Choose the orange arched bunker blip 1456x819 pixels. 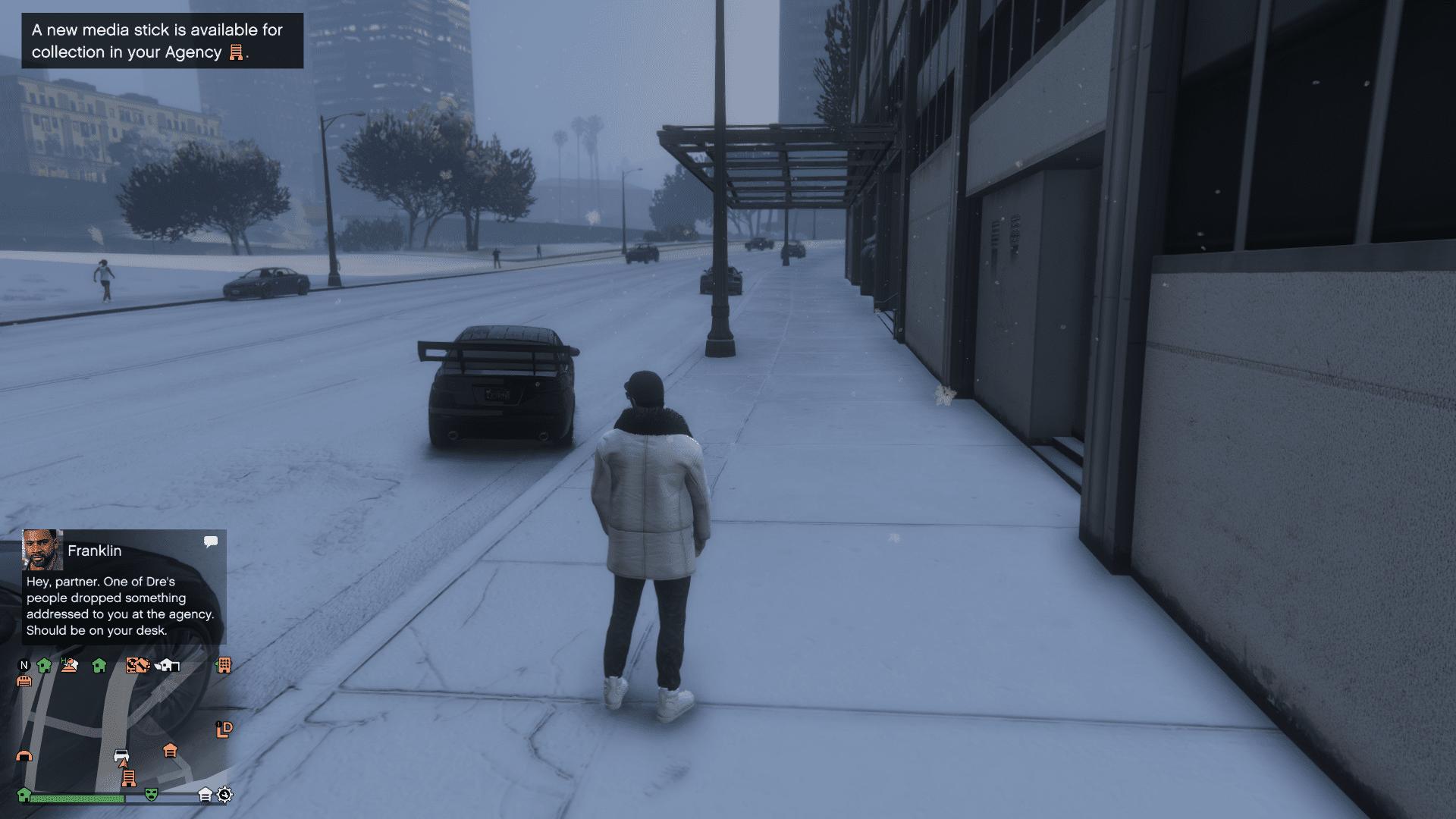point(24,756)
